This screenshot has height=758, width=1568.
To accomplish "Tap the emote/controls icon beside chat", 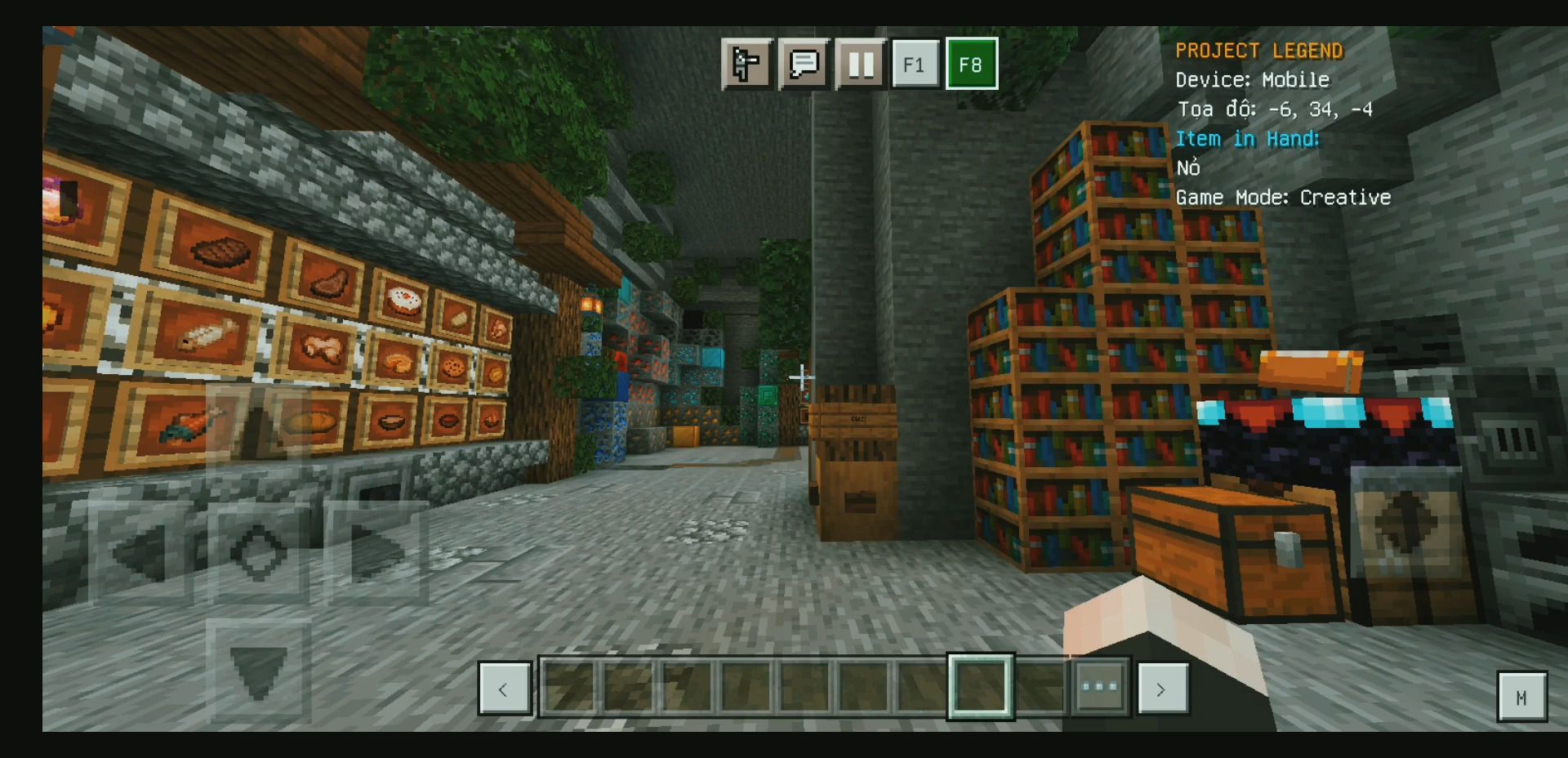I will 747,64.
